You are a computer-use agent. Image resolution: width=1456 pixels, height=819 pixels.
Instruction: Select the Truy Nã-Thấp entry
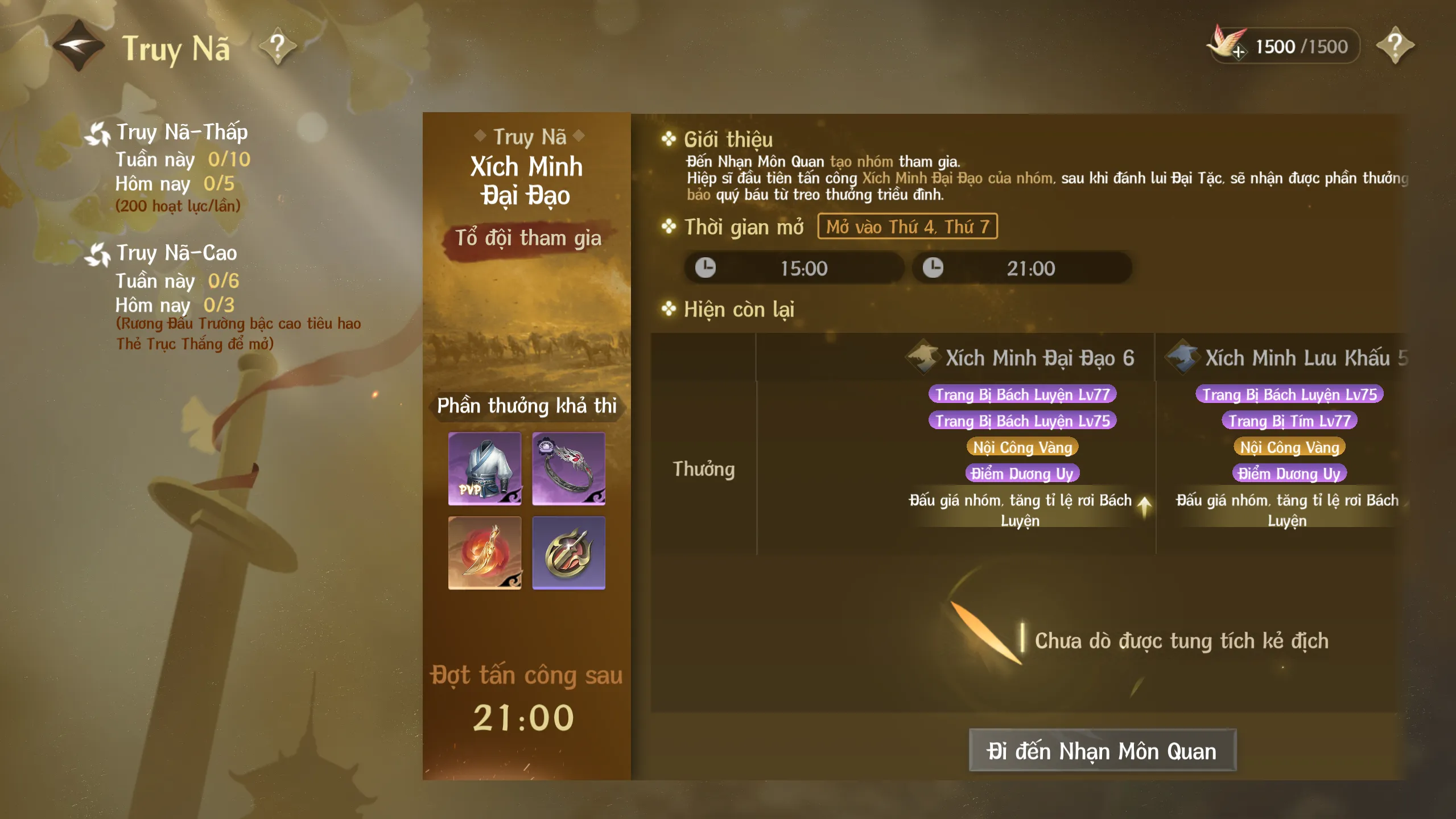[181, 132]
